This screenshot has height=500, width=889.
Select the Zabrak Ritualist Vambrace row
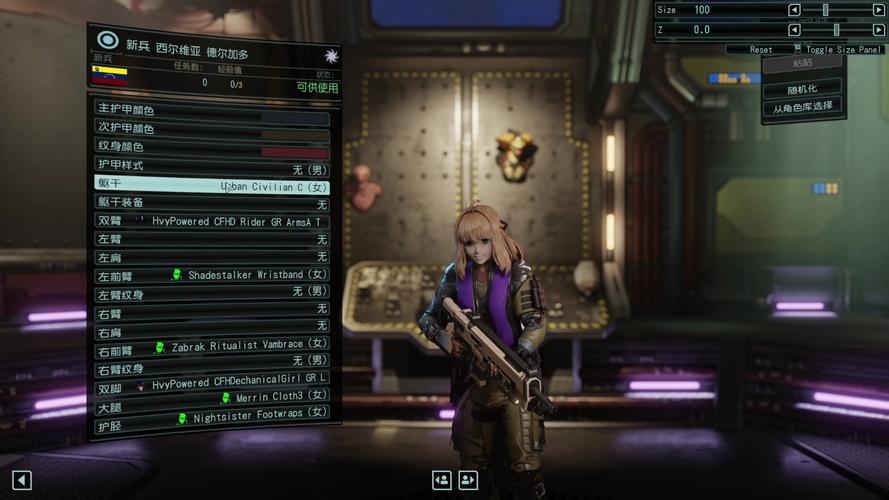[x=212, y=346]
